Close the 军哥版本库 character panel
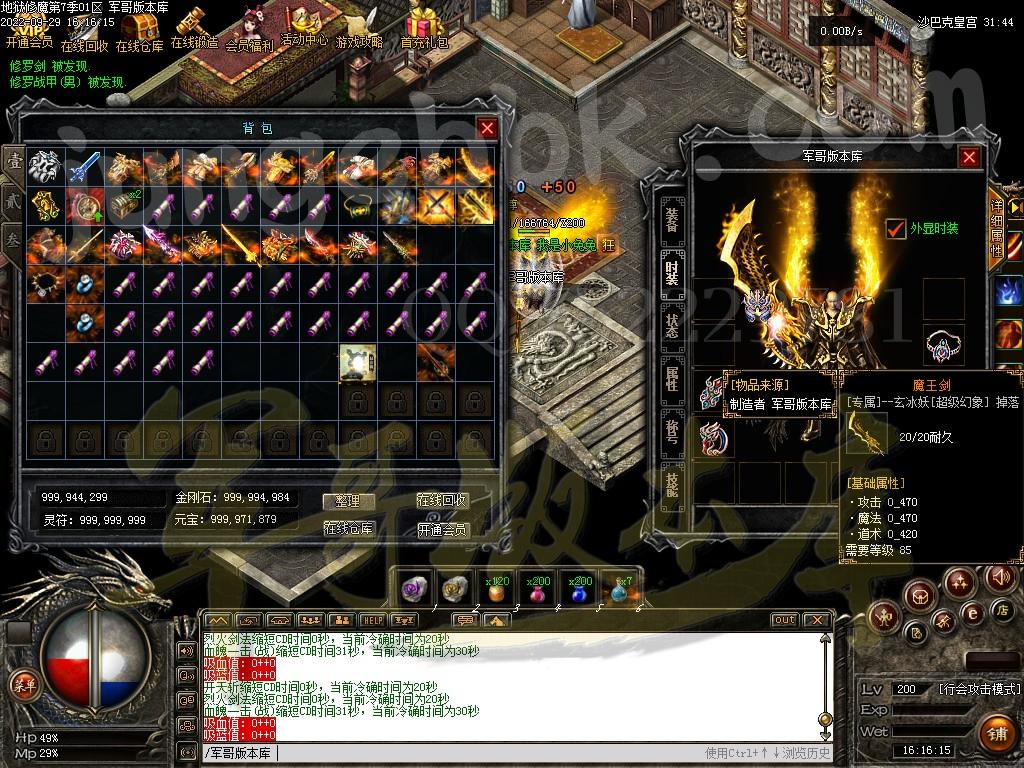The image size is (1024, 768). [969, 157]
